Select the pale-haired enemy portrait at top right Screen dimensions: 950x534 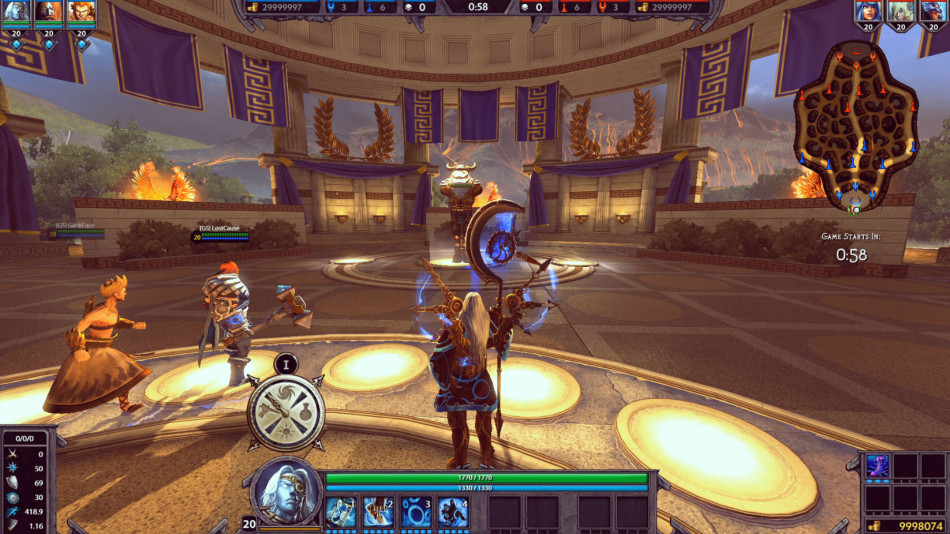coord(901,12)
